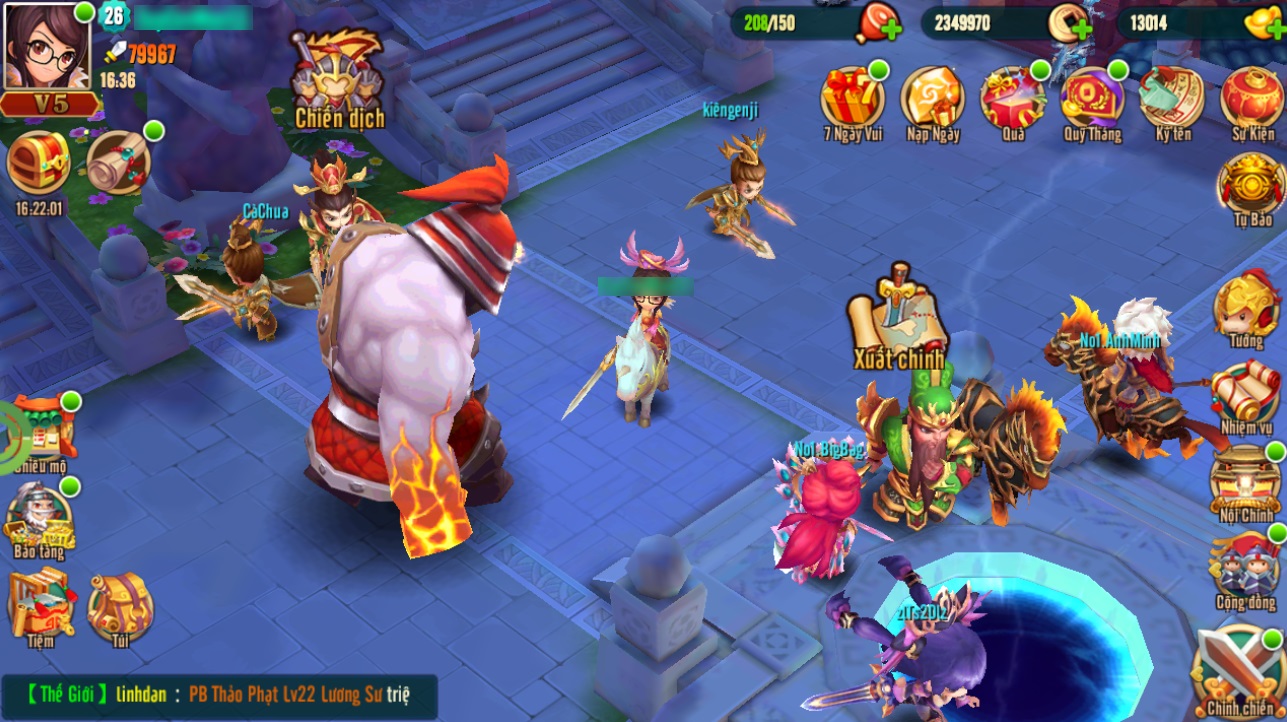Open the 7 Ngày Vui event
The height and width of the screenshot is (722, 1287).
(852, 101)
